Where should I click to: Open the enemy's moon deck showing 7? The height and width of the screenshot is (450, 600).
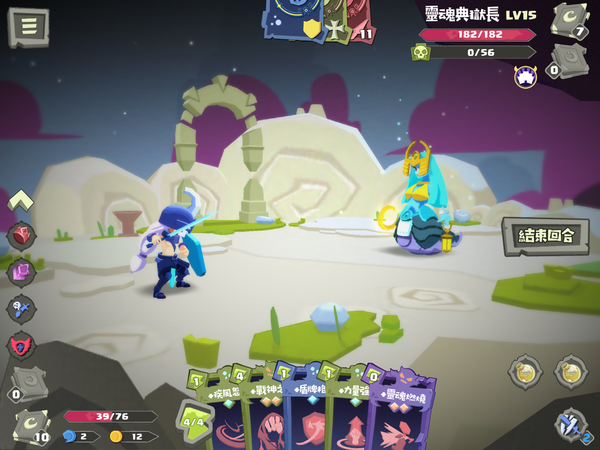tap(570, 19)
